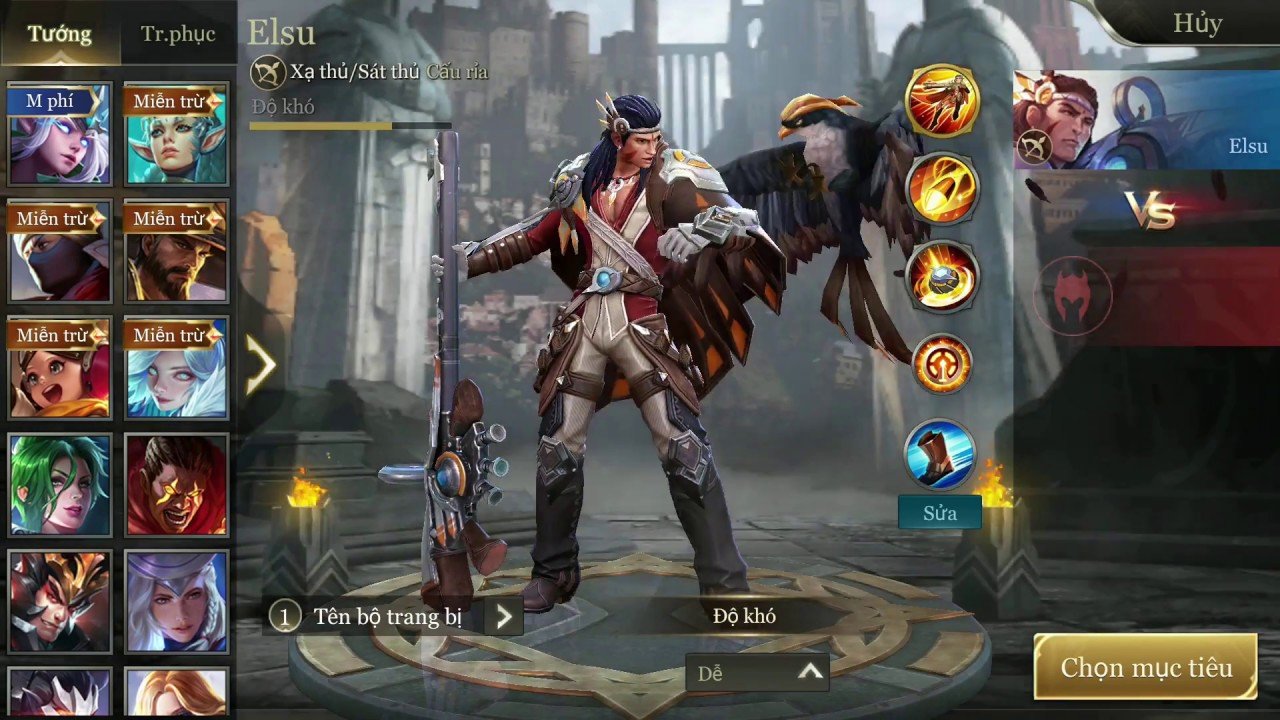The height and width of the screenshot is (720, 1280).
Task: Choose the green-haired female hero portrait
Action: pyautogui.click(x=59, y=485)
